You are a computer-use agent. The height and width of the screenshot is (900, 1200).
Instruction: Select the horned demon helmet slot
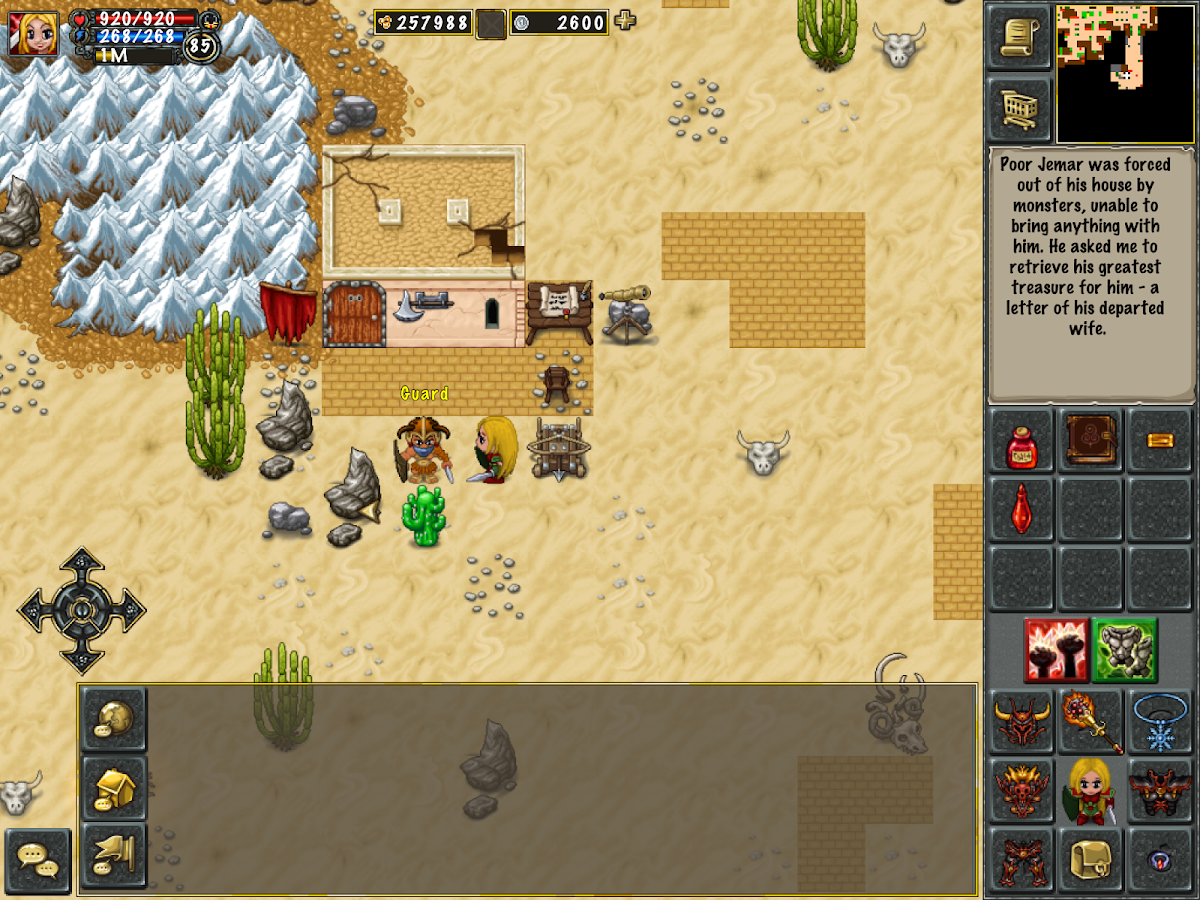[1021, 721]
